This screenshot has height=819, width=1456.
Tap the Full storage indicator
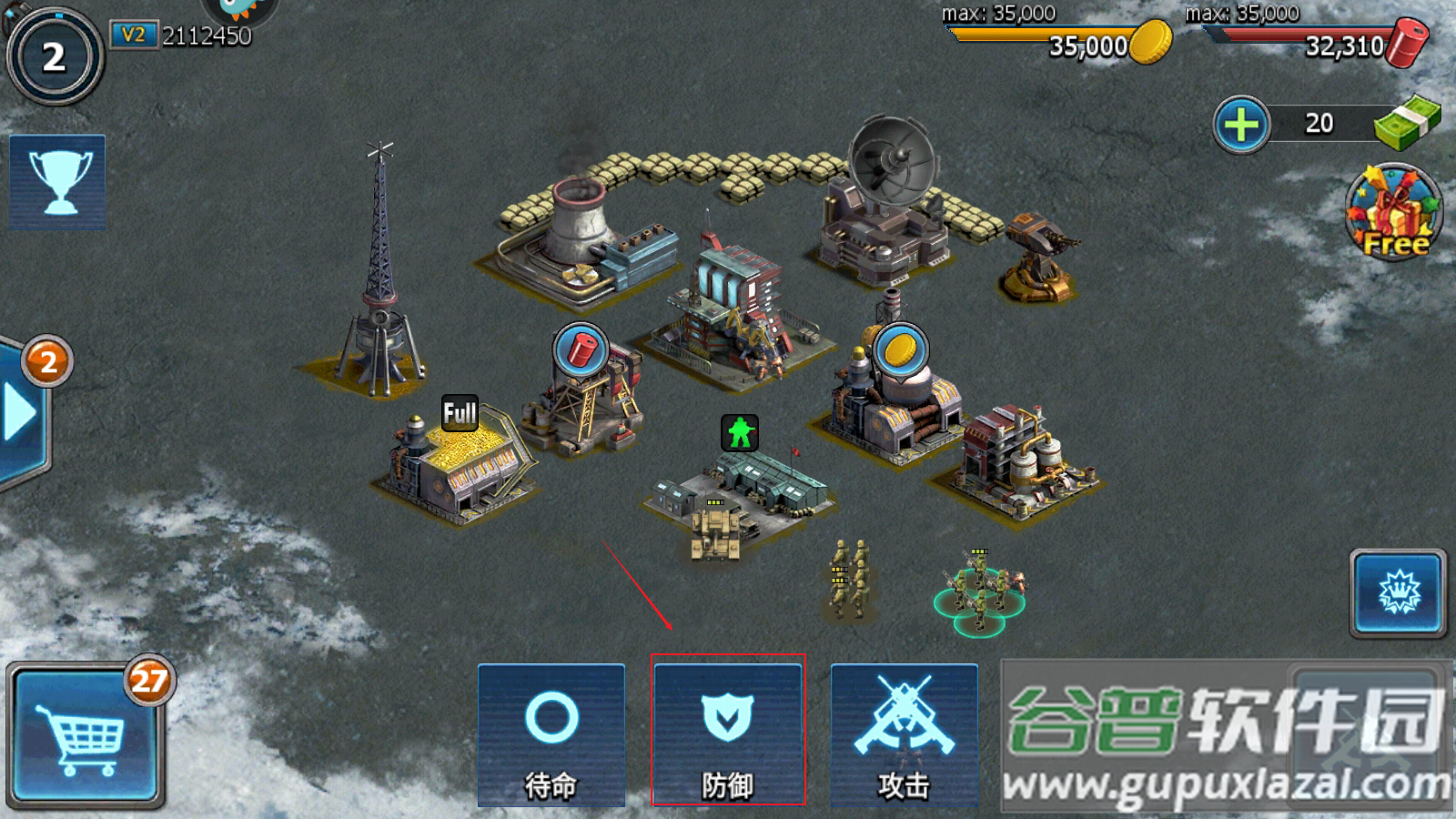click(460, 413)
